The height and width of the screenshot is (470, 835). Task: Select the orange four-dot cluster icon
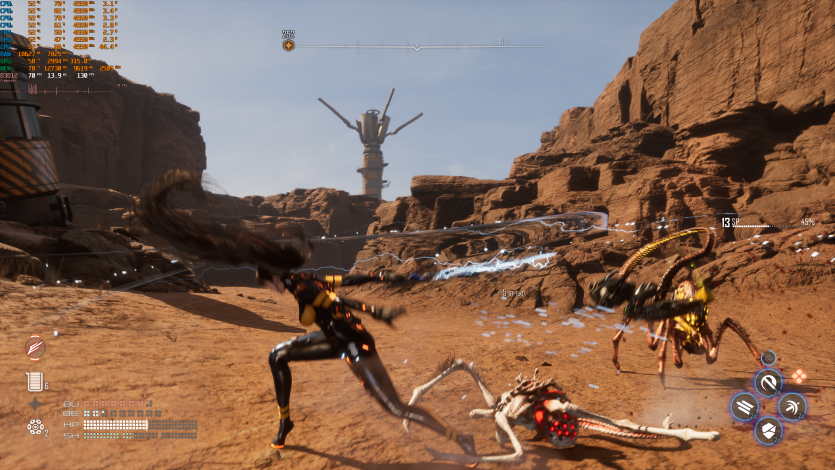pyautogui.click(x=799, y=376)
